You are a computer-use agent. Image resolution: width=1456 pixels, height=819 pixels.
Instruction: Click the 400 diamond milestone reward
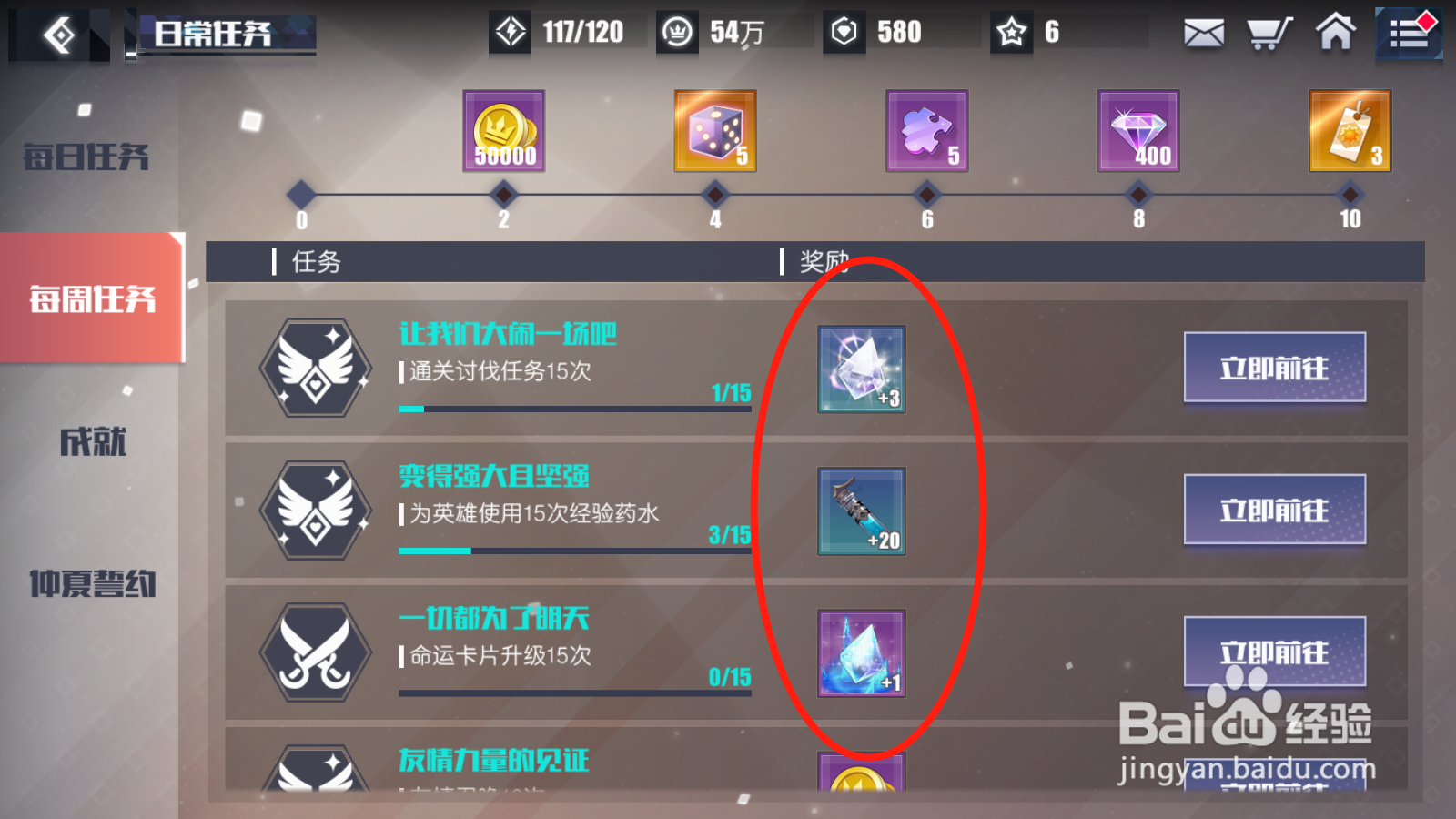click(1138, 132)
